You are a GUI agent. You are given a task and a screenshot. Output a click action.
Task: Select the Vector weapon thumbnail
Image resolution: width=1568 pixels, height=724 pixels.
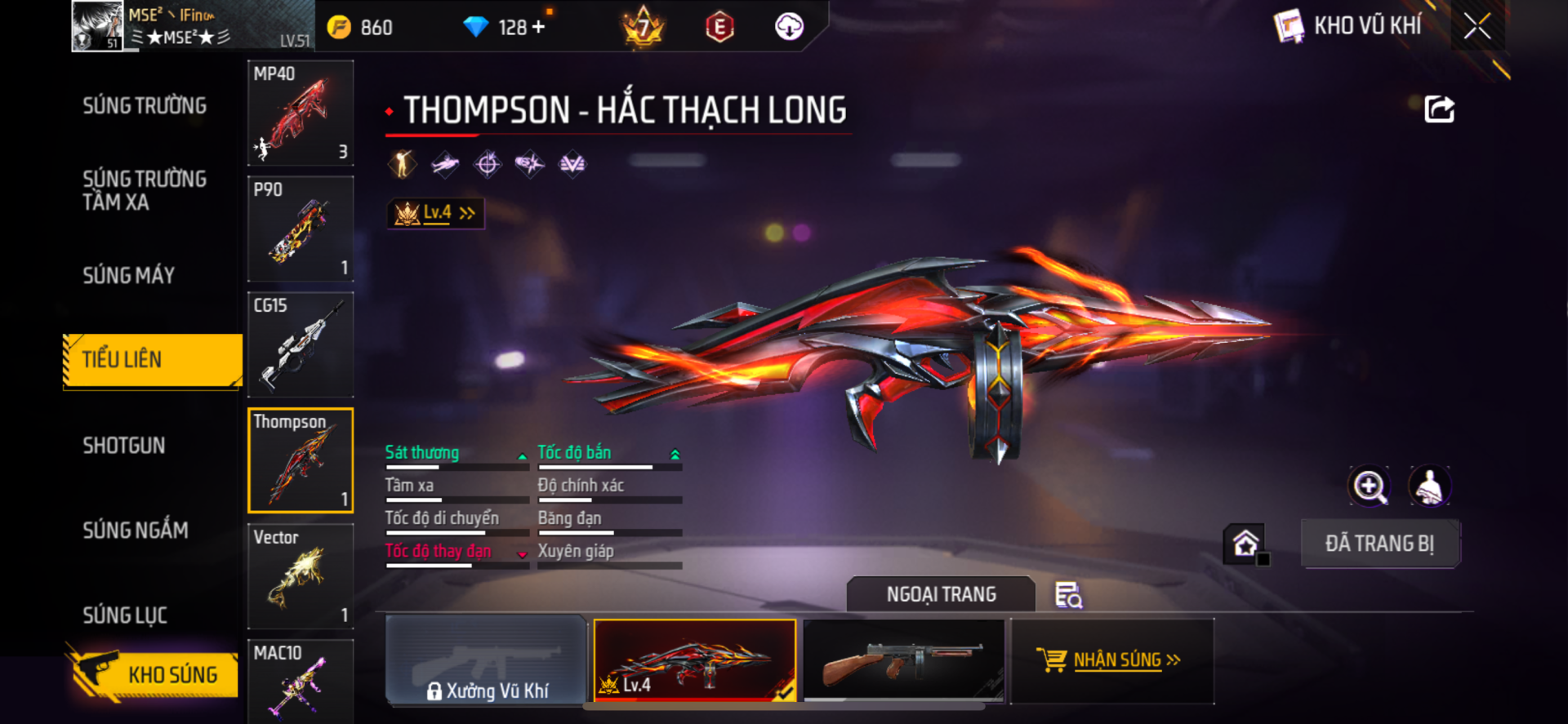pyautogui.click(x=301, y=576)
